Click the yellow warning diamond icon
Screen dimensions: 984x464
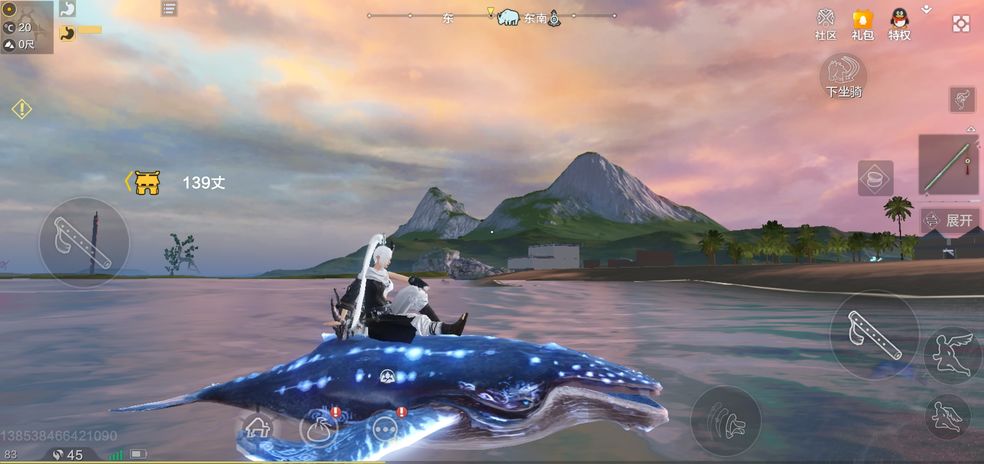pyautogui.click(x=22, y=109)
